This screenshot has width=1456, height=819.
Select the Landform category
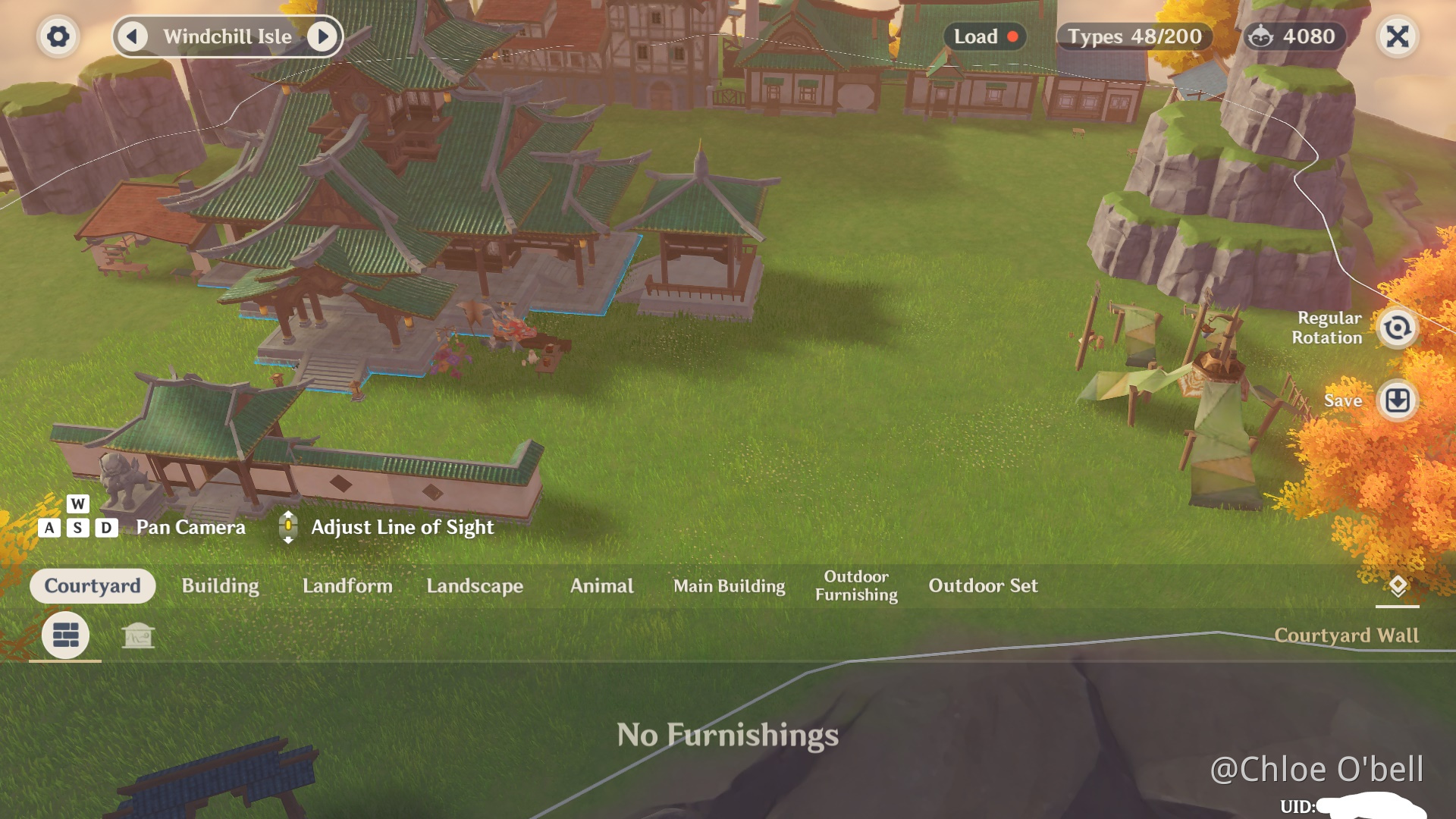click(347, 585)
